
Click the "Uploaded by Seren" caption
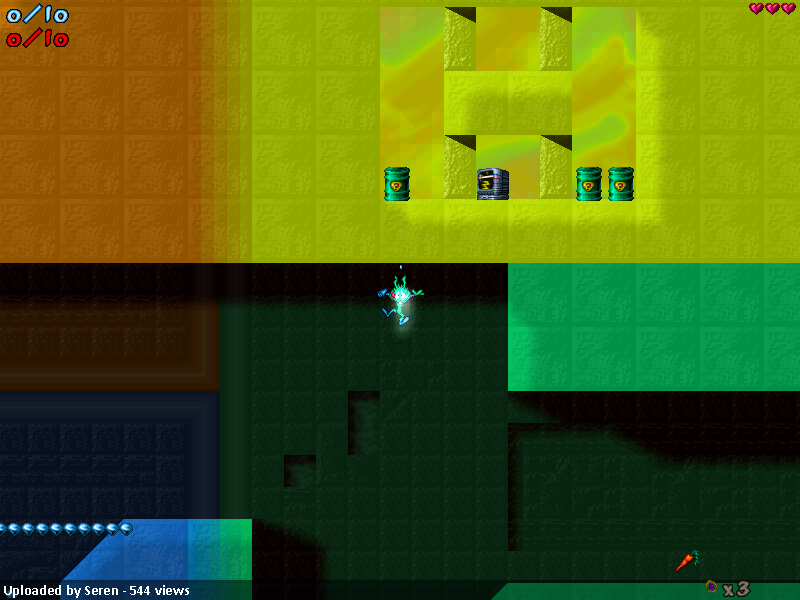[96, 590]
